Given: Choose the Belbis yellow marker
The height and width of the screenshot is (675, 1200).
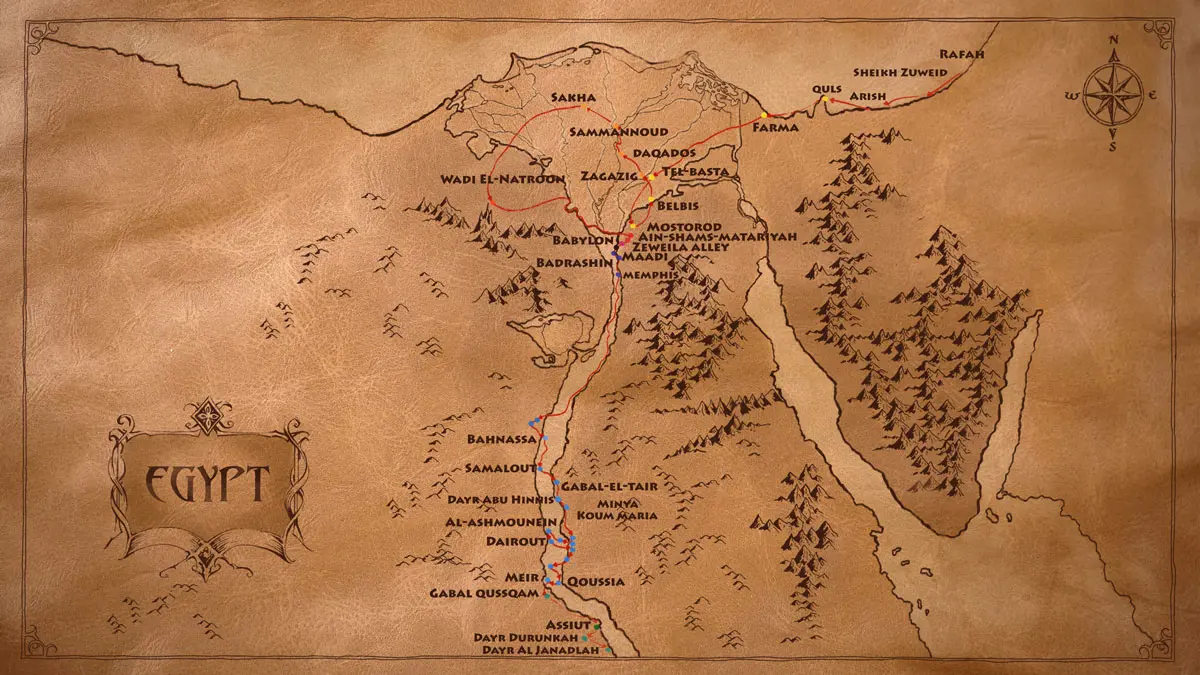Looking at the screenshot, I should [x=650, y=200].
